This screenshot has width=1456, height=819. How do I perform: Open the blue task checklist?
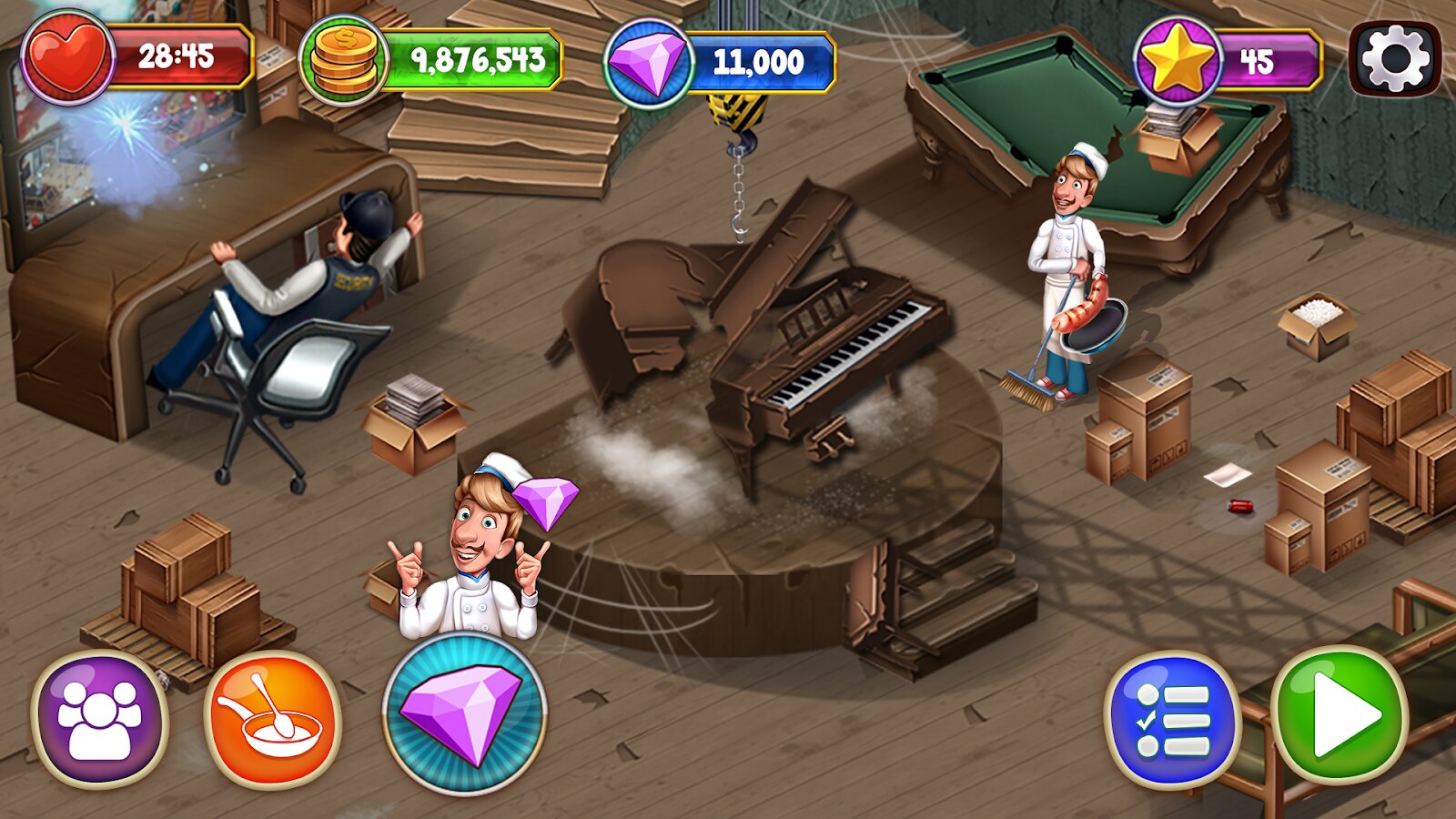(x=1172, y=719)
